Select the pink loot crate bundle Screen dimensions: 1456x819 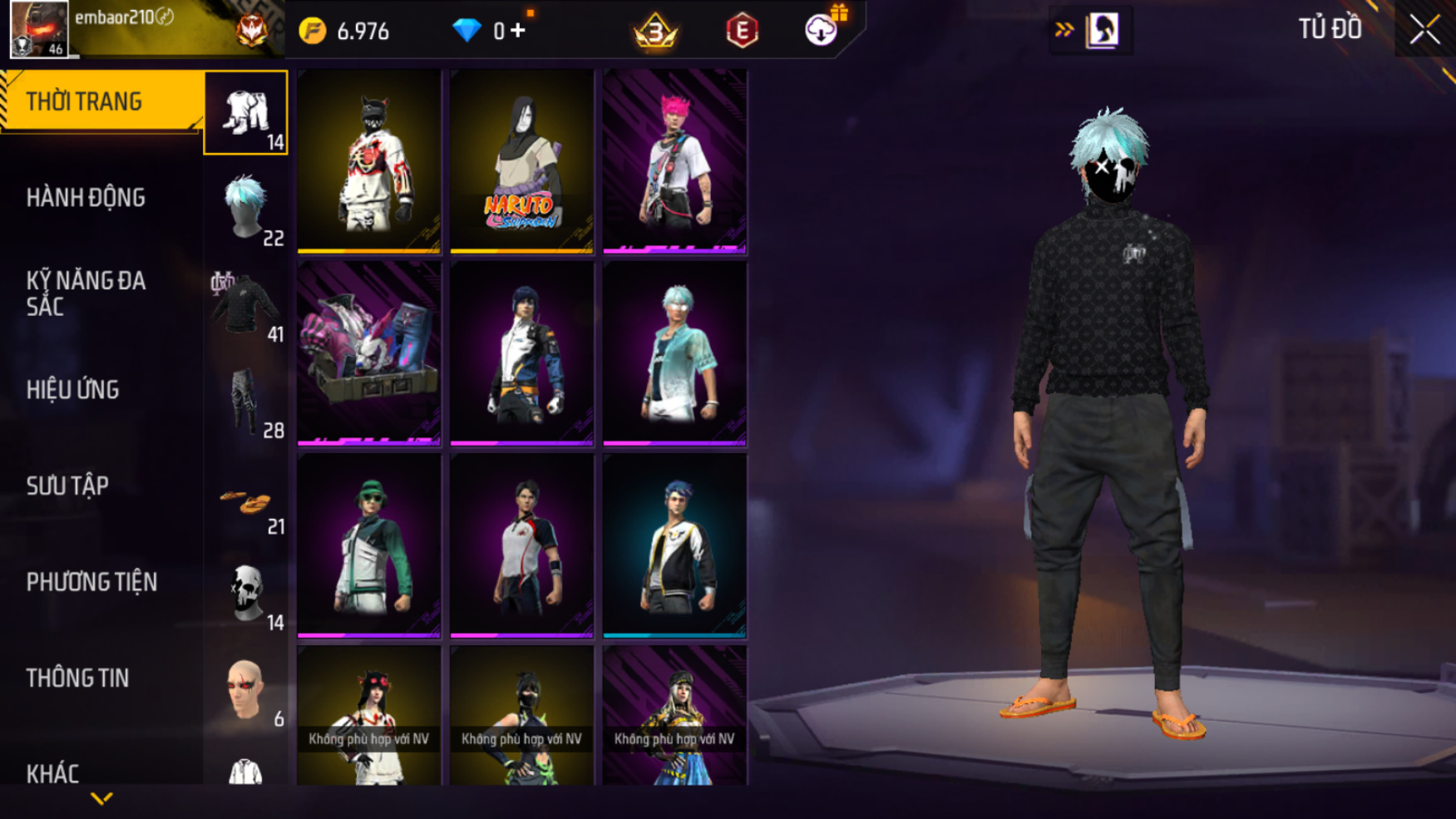coord(369,353)
